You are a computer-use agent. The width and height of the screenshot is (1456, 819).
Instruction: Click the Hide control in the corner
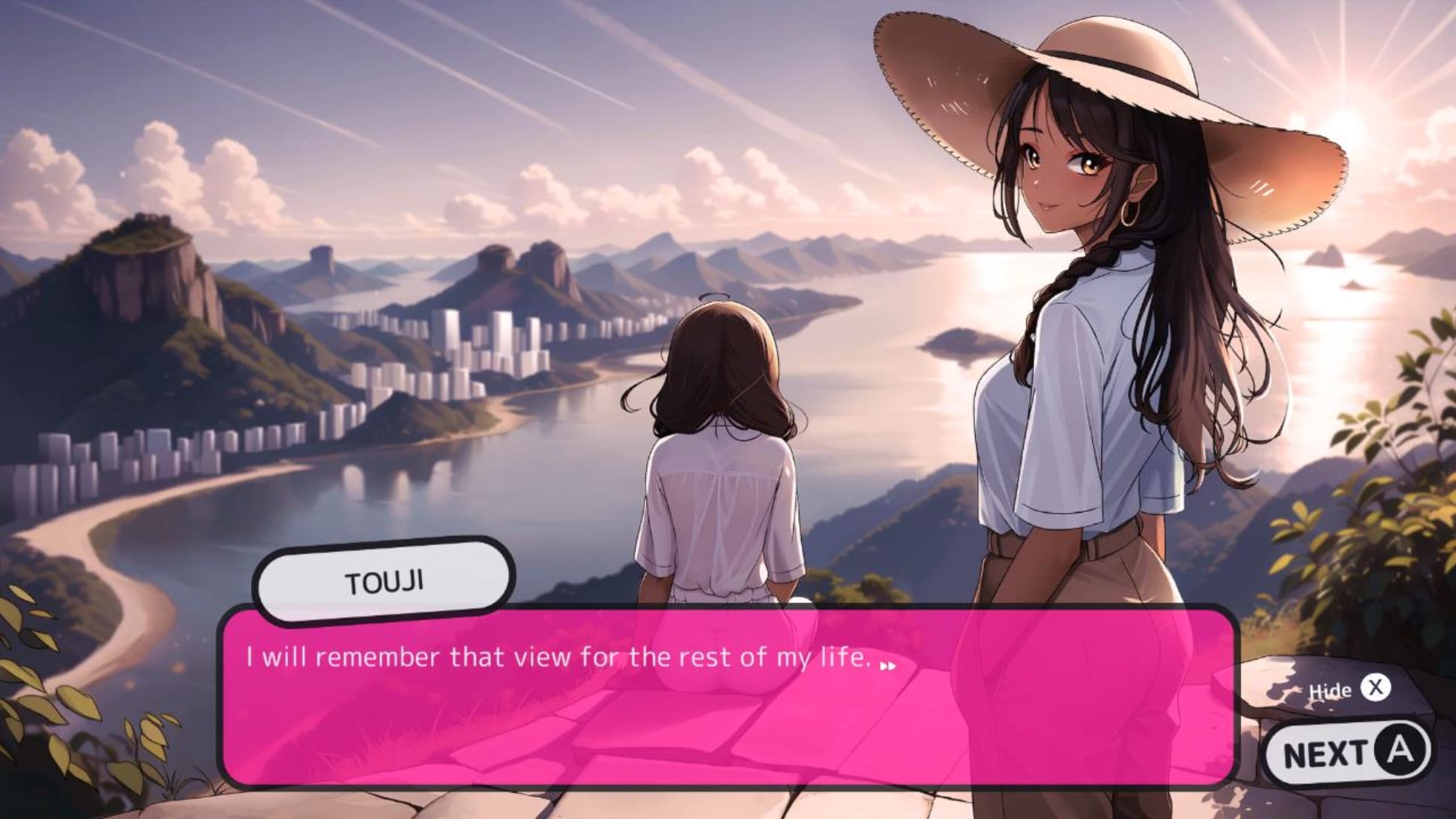click(1344, 691)
